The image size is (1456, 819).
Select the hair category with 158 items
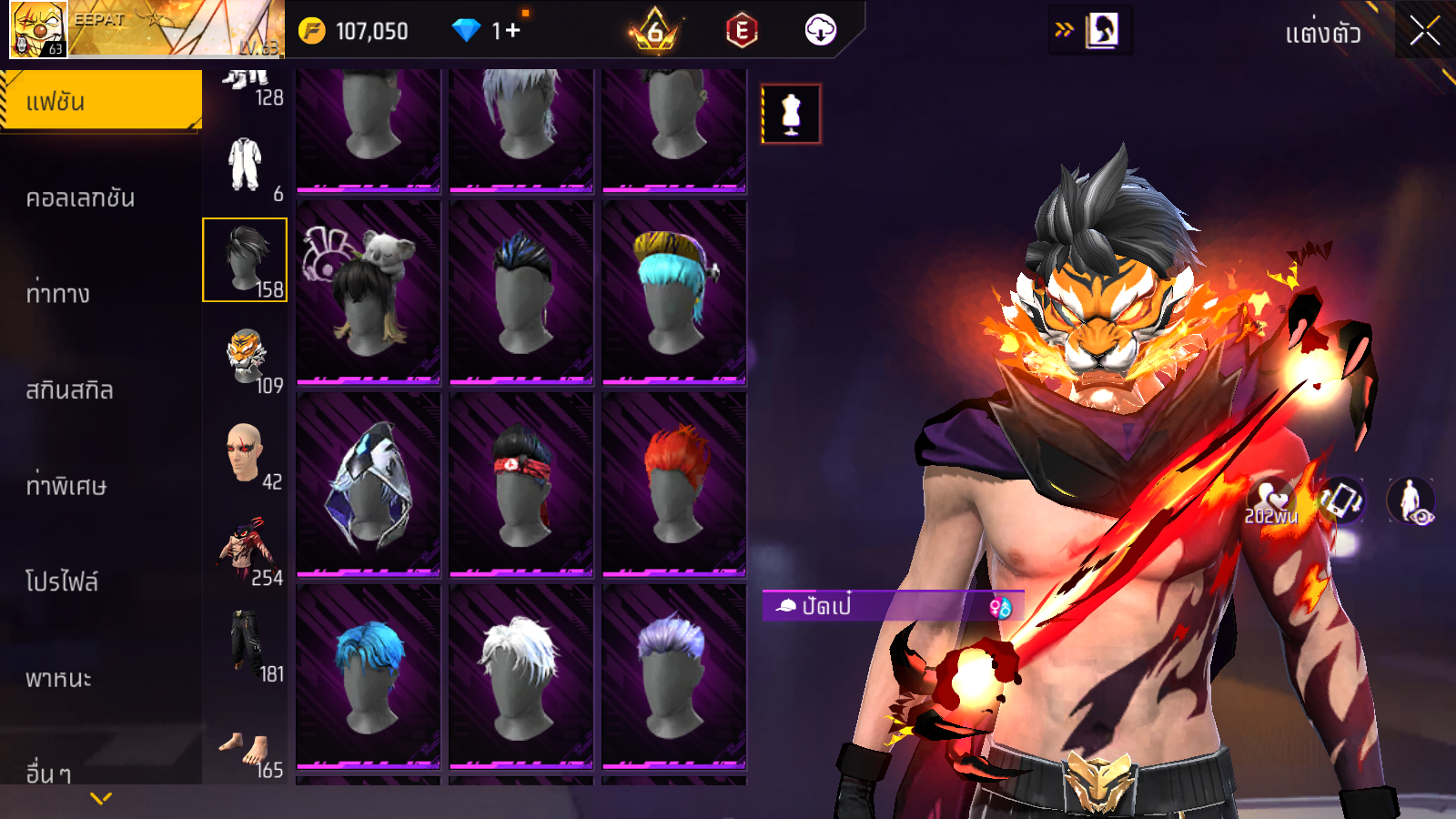[245, 259]
